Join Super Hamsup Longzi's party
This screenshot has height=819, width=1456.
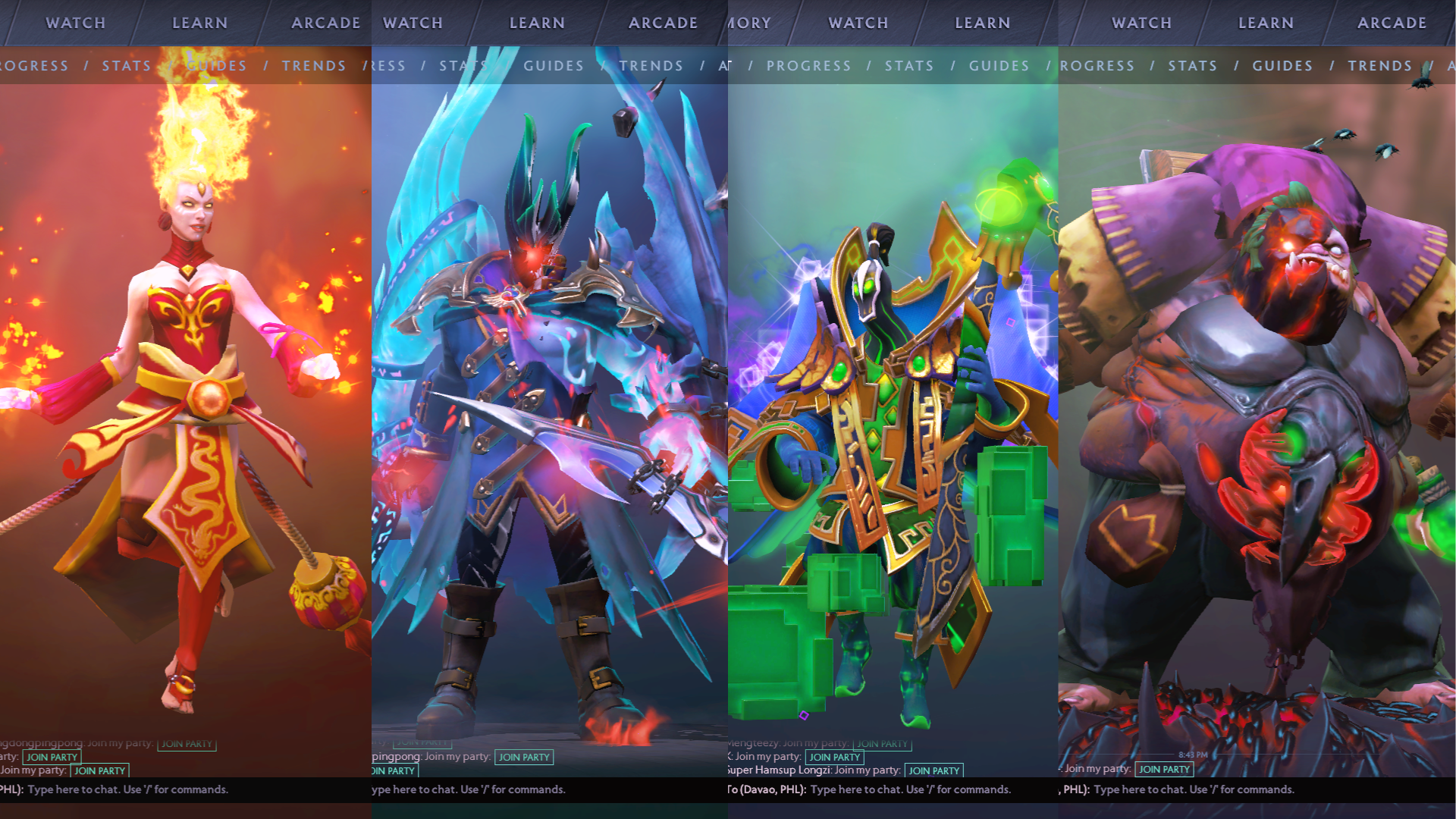[934, 770]
